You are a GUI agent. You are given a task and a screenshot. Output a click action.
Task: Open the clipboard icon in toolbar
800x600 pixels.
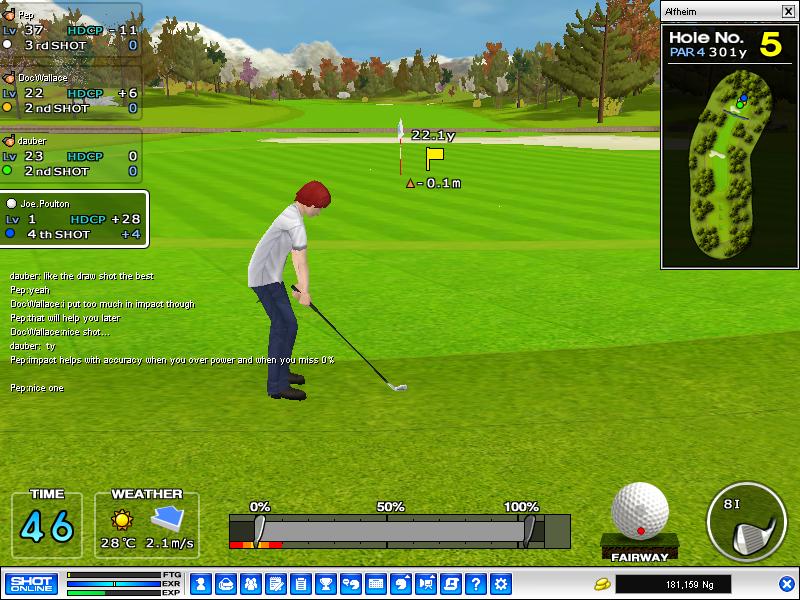tap(300, 584)
